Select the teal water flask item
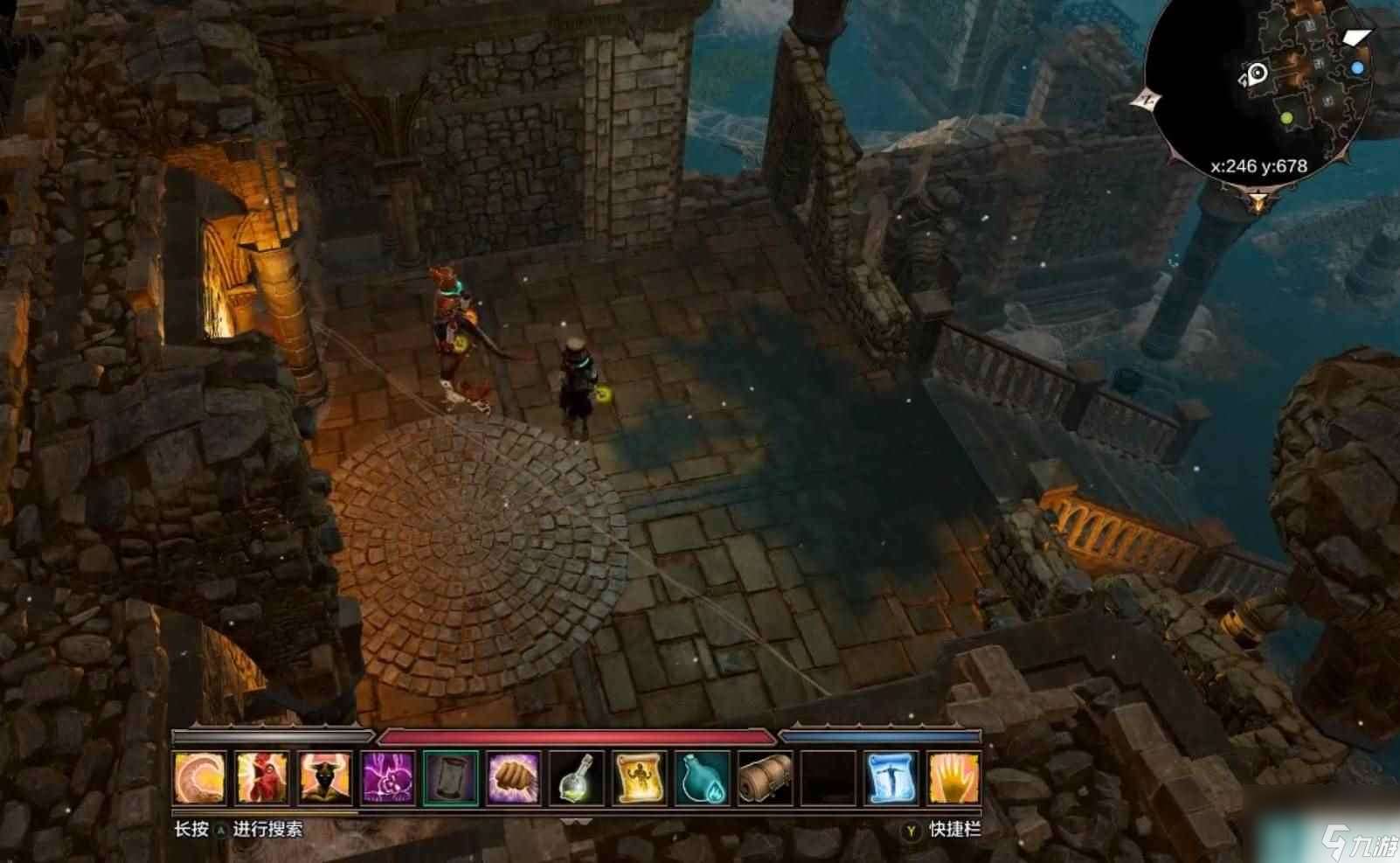The image size is (1400, 863). tap(703, 777)
